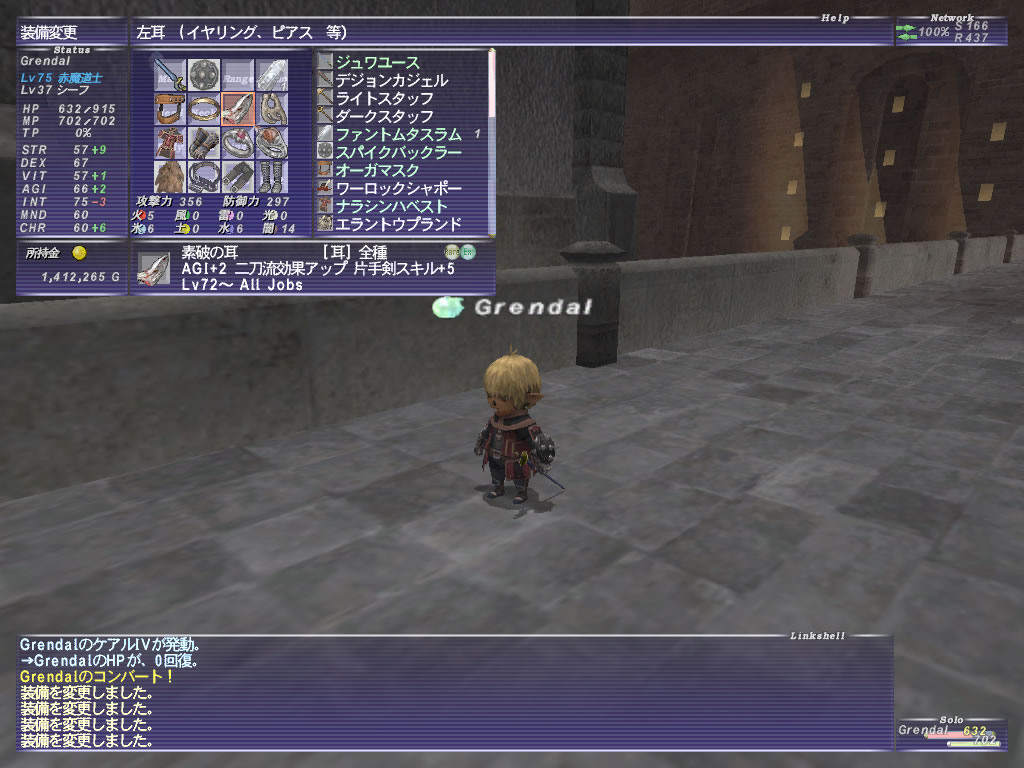
Task: Click the highlighted left earring slot
Action: [238, 108]
